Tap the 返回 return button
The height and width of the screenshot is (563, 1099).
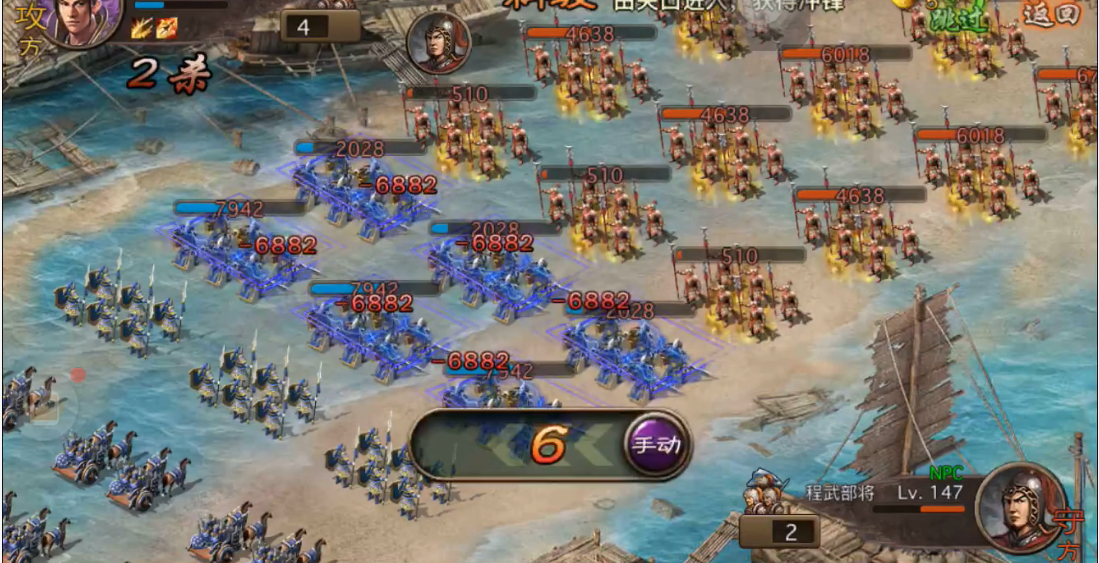[1052, 13]
